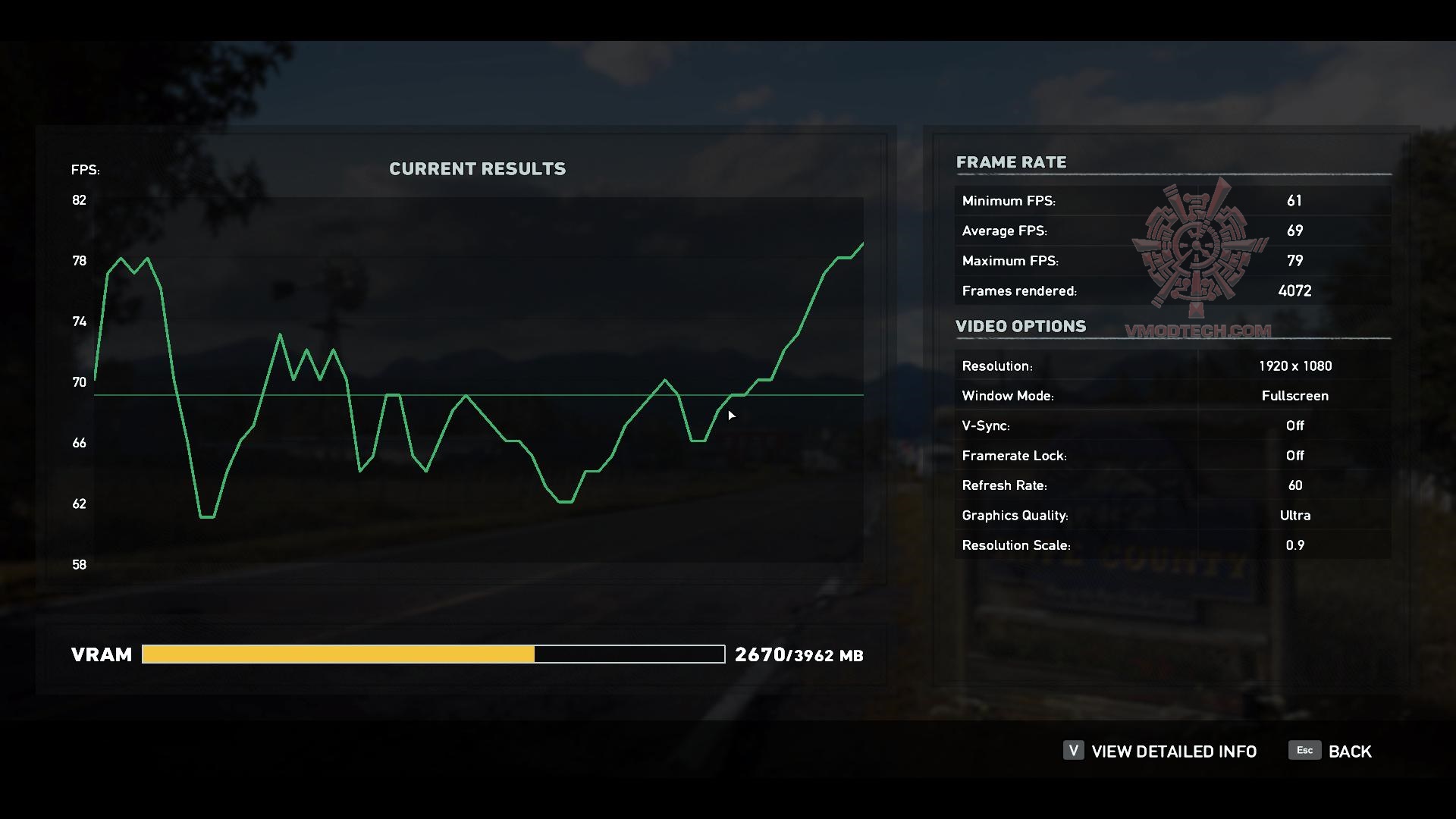1456x819 pixels.
Task: Select the Minimum FPS value 61
Action: coord(1294,200)
